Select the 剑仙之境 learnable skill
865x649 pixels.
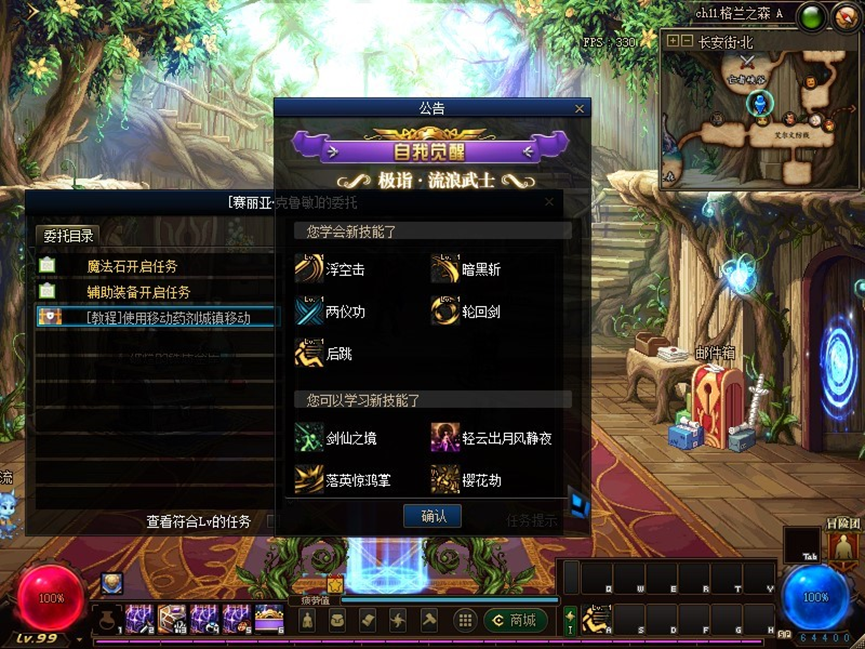[x=310, y=437]
